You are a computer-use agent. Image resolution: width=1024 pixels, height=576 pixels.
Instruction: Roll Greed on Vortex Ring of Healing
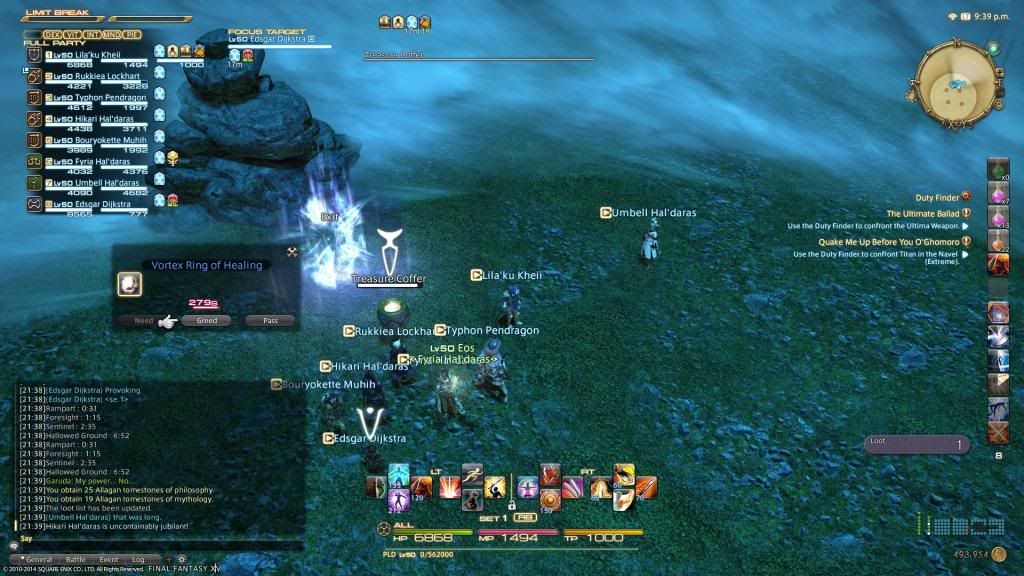coord(206,321)
